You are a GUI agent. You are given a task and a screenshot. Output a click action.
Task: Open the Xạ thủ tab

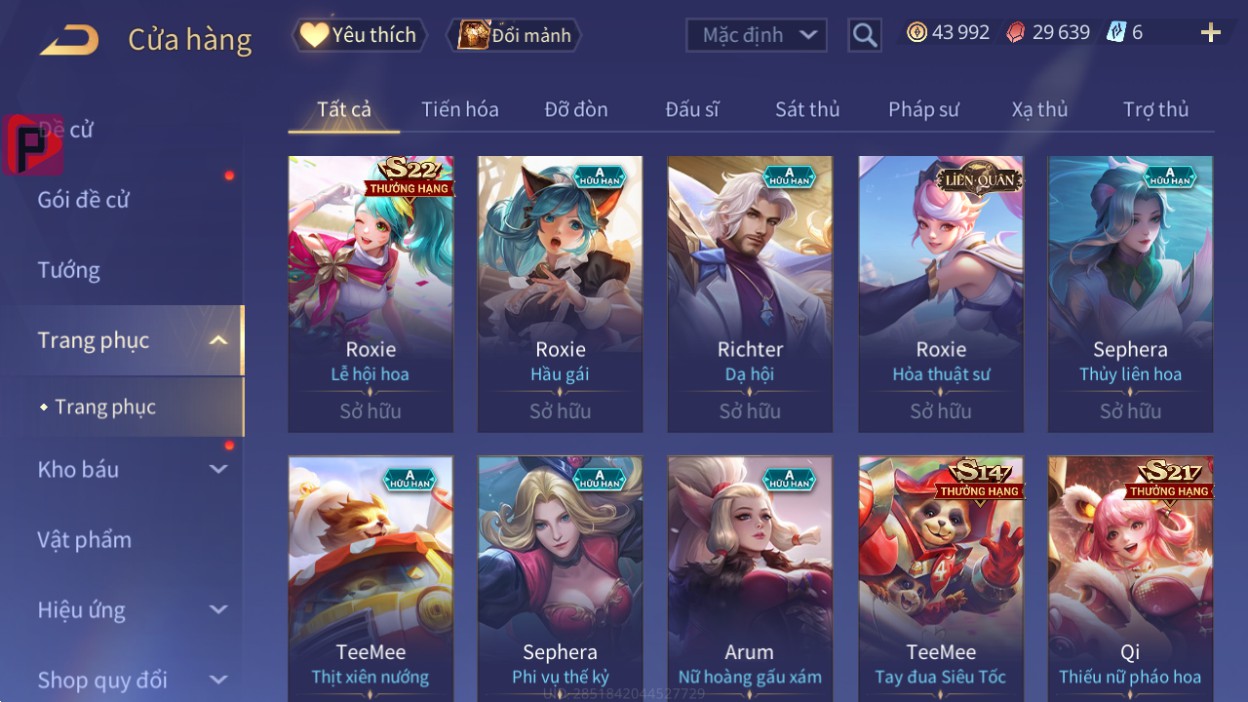pyautogui.click(x=1039, y=109)
